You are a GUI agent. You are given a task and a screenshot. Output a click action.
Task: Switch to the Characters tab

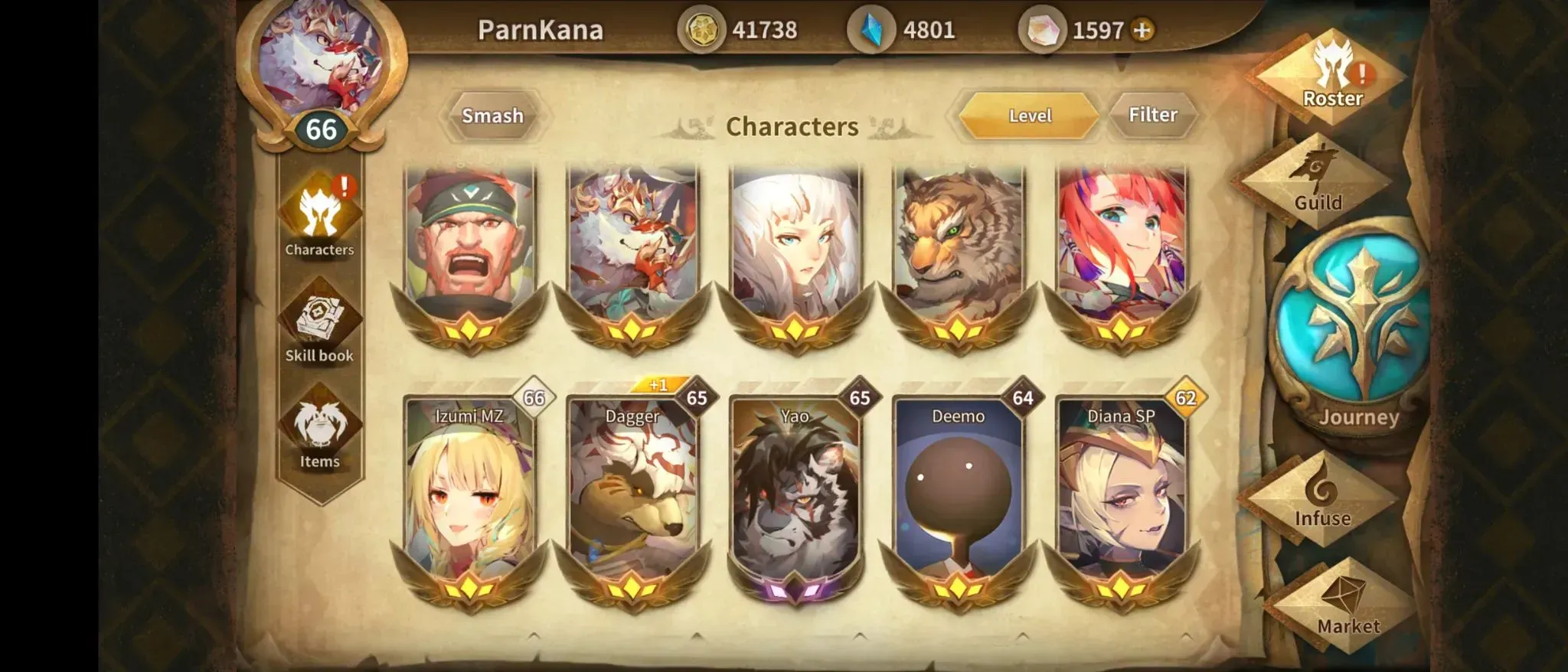pos(319,218)
